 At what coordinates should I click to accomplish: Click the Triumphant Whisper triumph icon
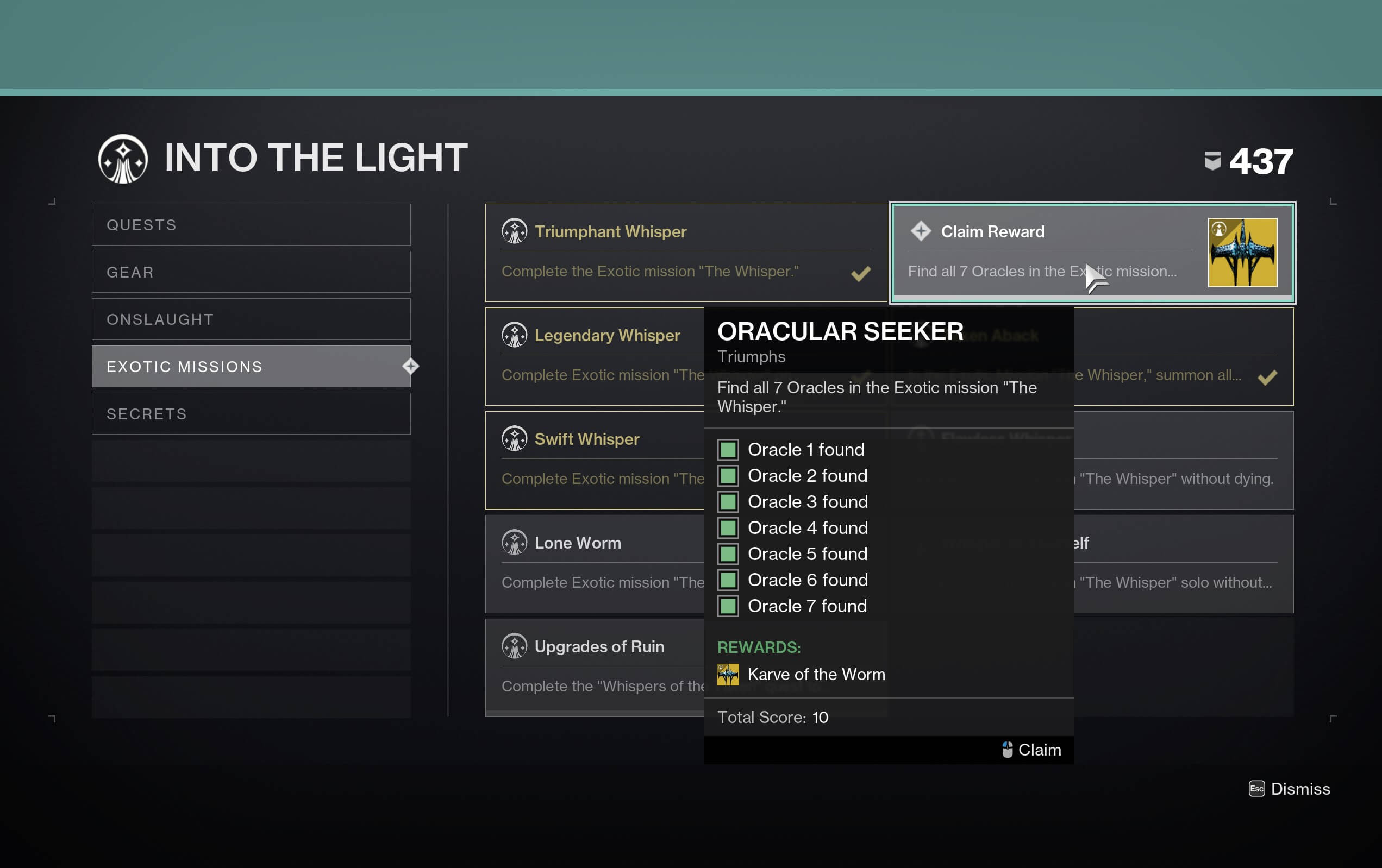point(515,232)
